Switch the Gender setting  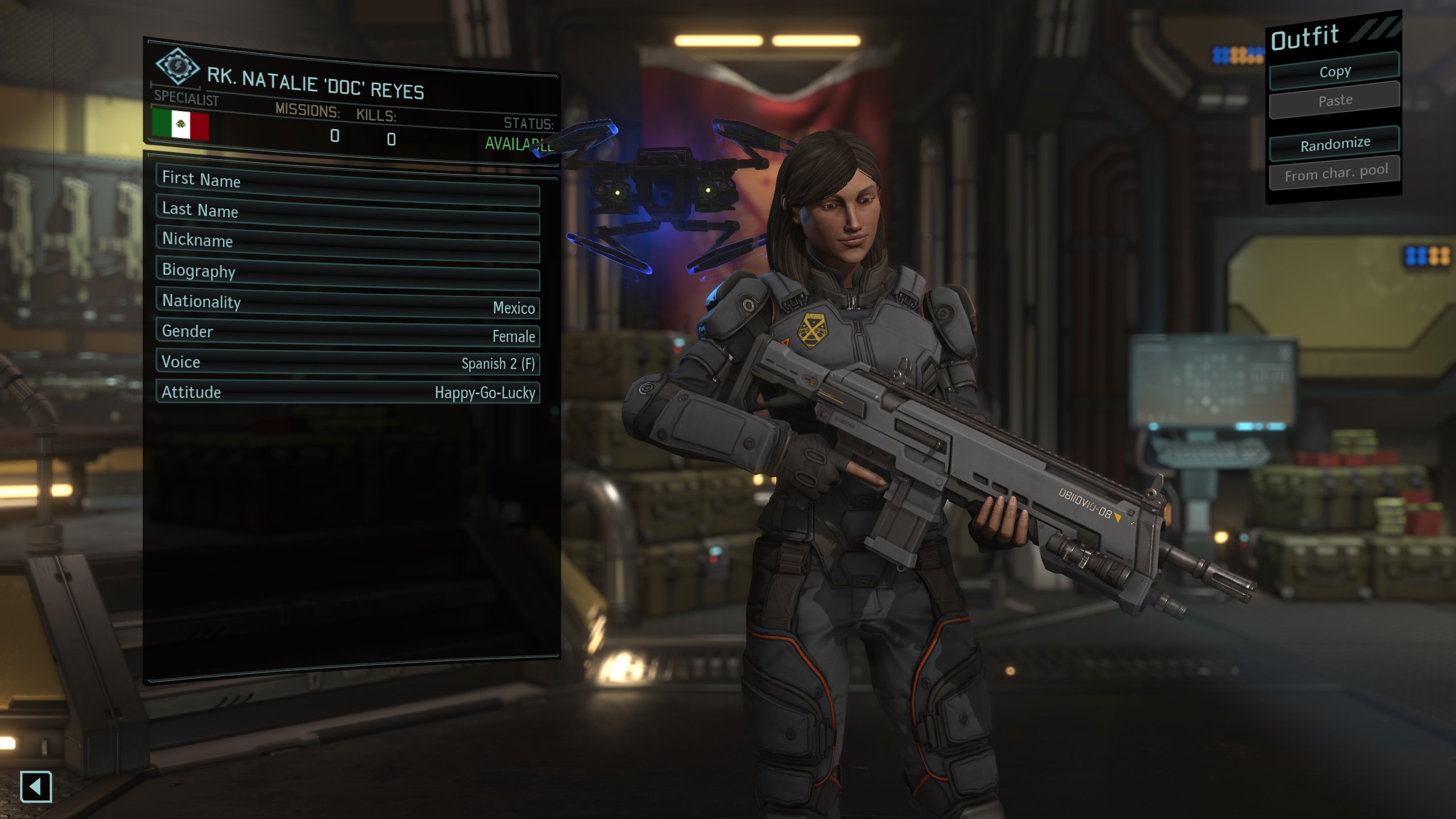tap(348, 333)
